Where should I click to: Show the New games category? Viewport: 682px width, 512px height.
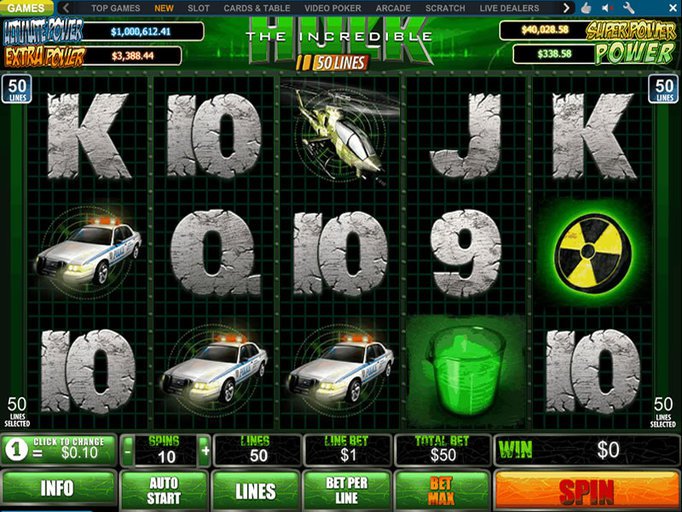tap(163, 8)
